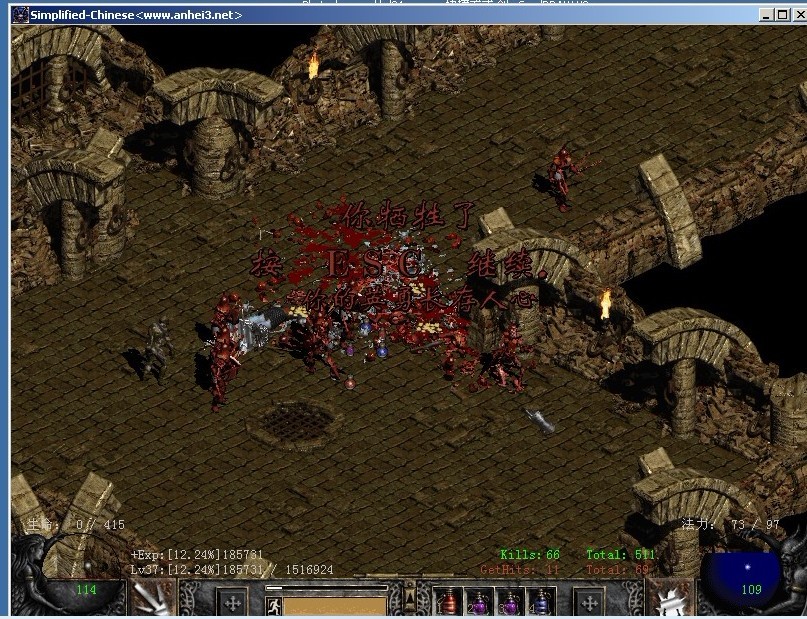Use the purple potion in belt slot 3

(x=510, y=603)
